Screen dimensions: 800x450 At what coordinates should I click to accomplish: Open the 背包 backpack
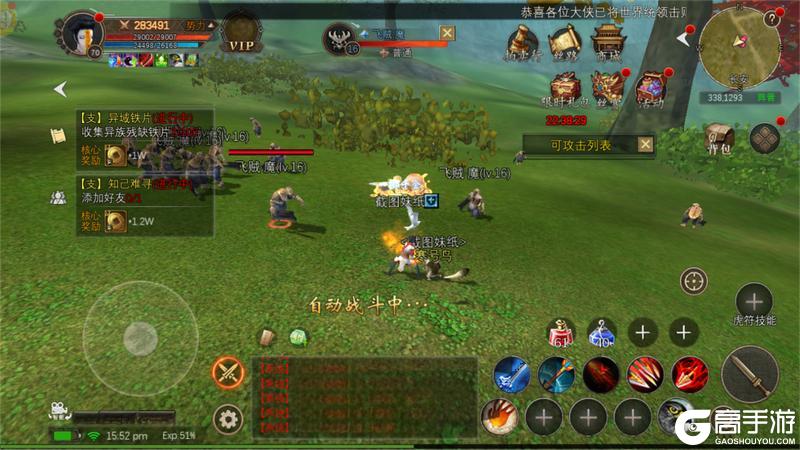point(718,138)
